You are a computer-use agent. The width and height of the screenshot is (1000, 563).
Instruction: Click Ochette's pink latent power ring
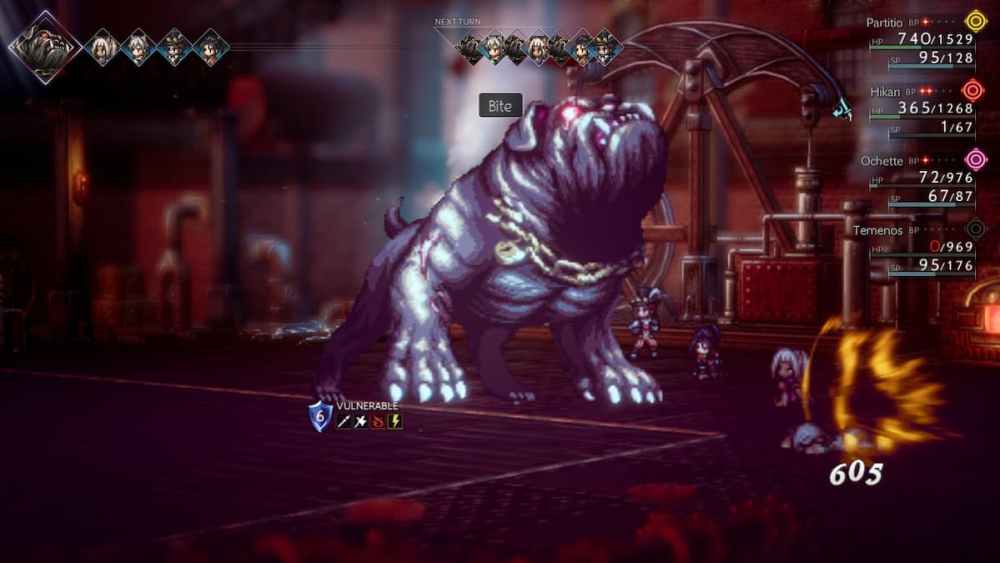[x=975, y=159]
